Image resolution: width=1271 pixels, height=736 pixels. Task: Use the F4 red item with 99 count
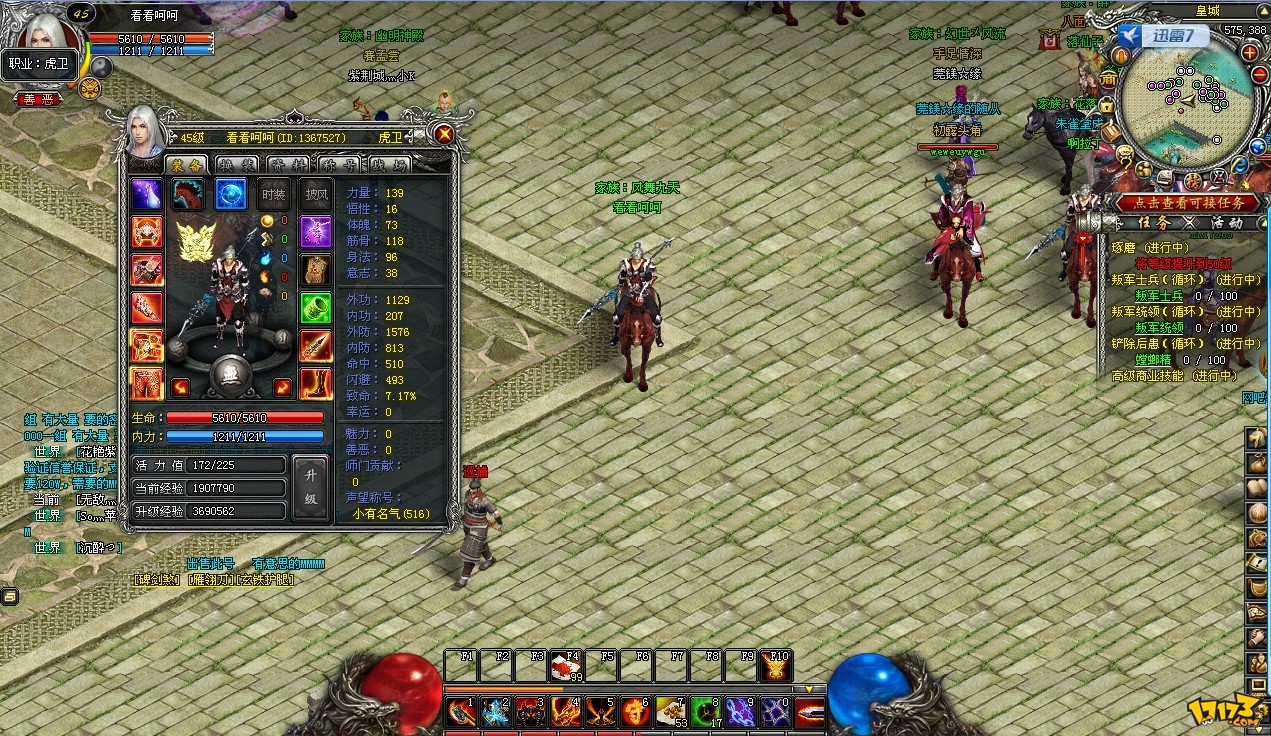pos(566,666)
